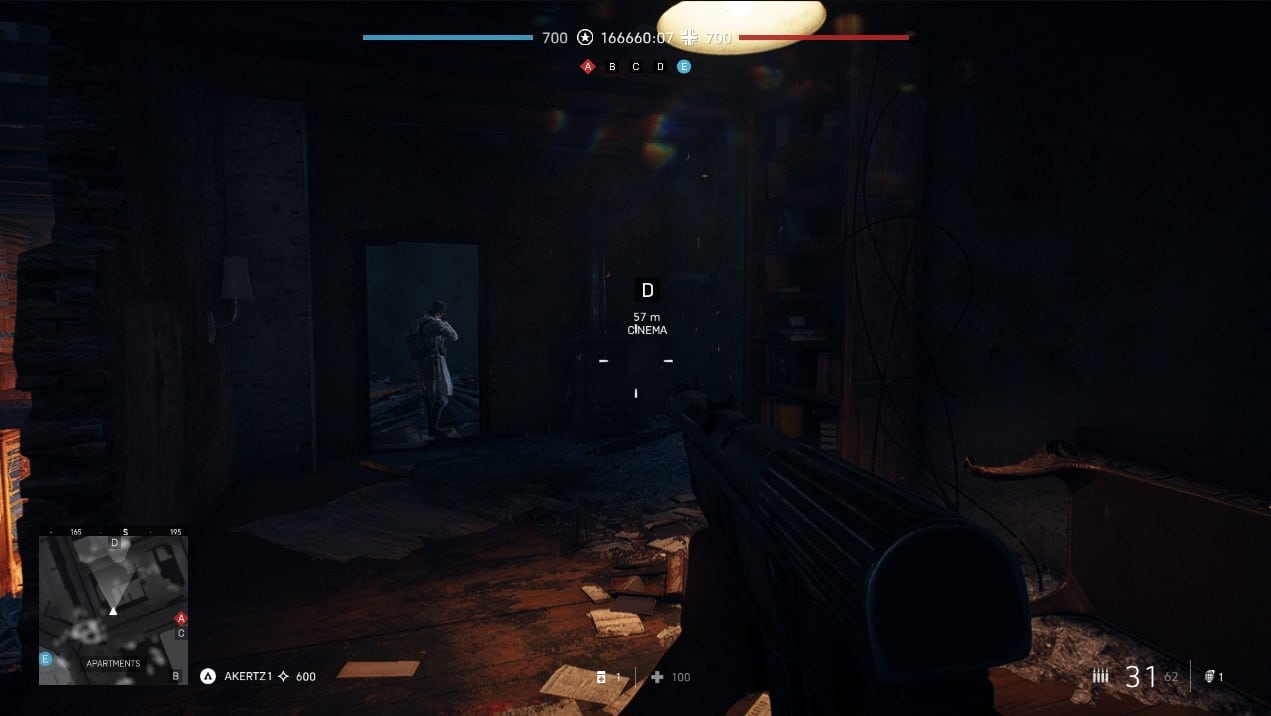The image size is (1271, 716).
Task: Click the Allied star faction icon
Action: (x=585, y=38)
